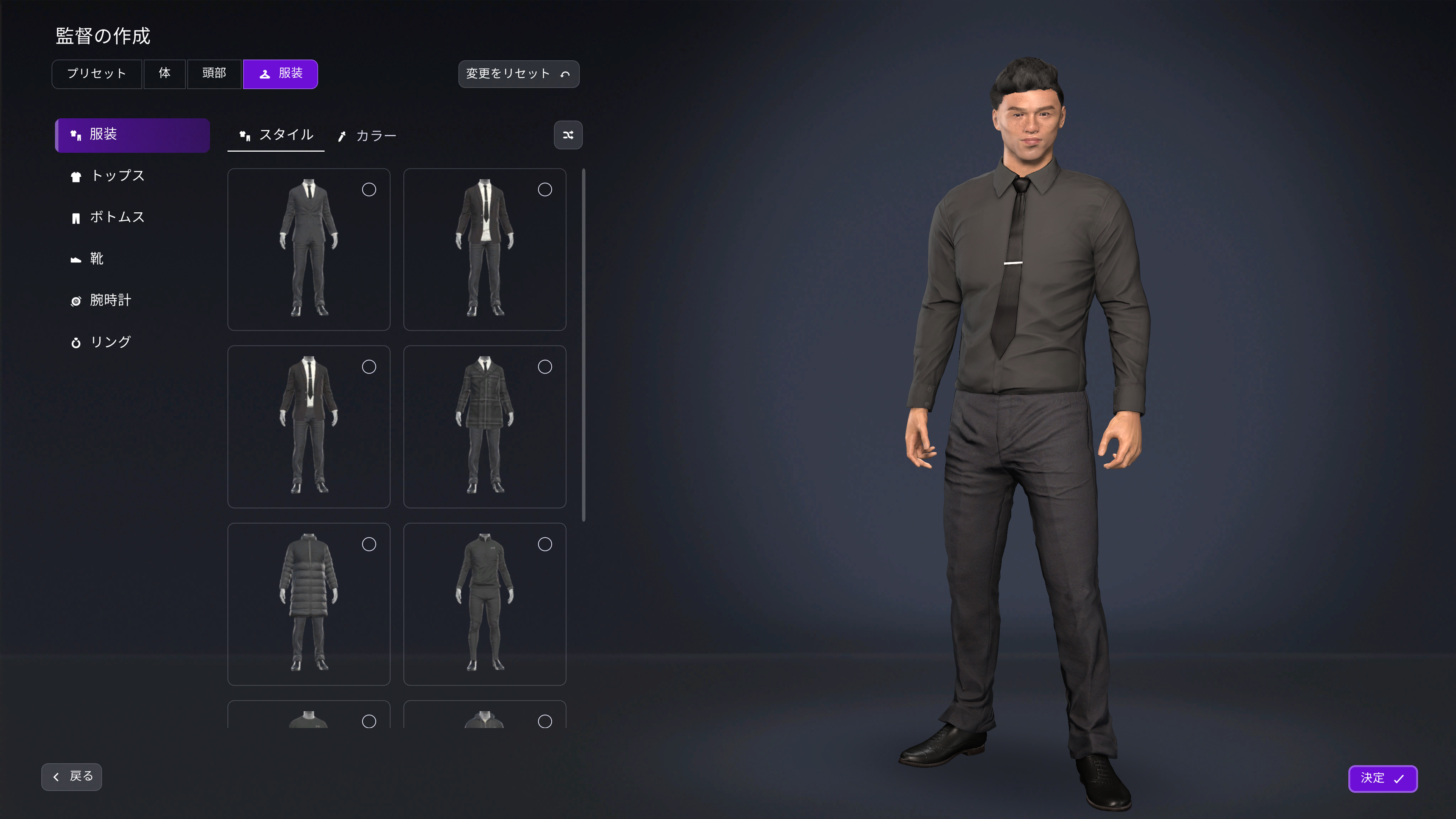This screenshot has height=819, width=1456.
Task: Open the wristwatch (腕時計) category icon
Action: coord(76,300)
